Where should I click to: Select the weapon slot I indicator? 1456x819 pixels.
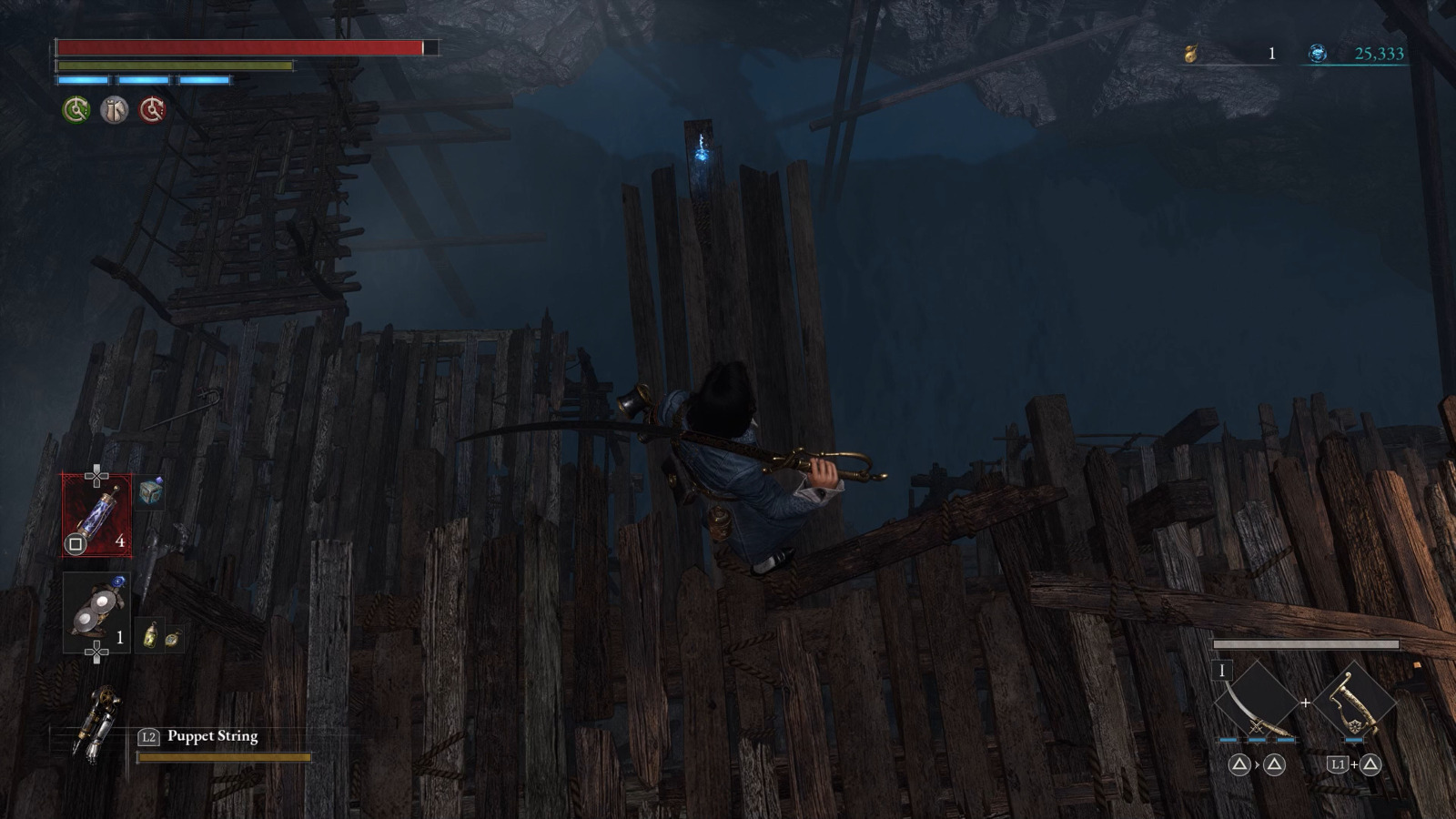click(1221, 671)
